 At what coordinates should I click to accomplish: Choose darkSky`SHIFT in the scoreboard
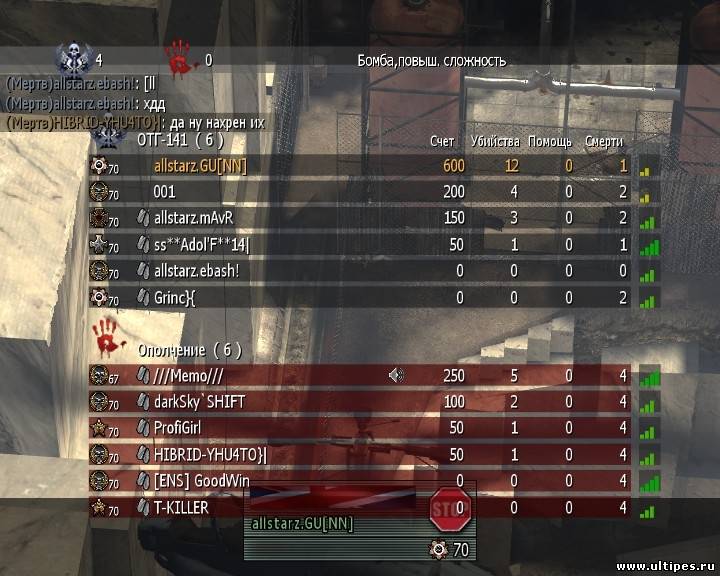[x=199, y=402]
